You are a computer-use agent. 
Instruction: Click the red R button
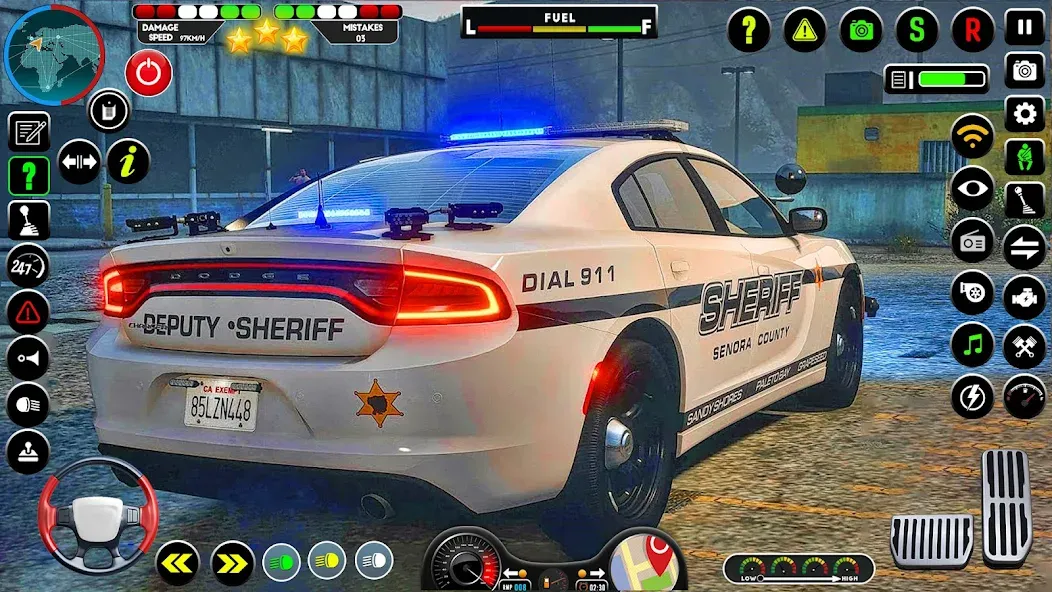[x=972, y=30]
